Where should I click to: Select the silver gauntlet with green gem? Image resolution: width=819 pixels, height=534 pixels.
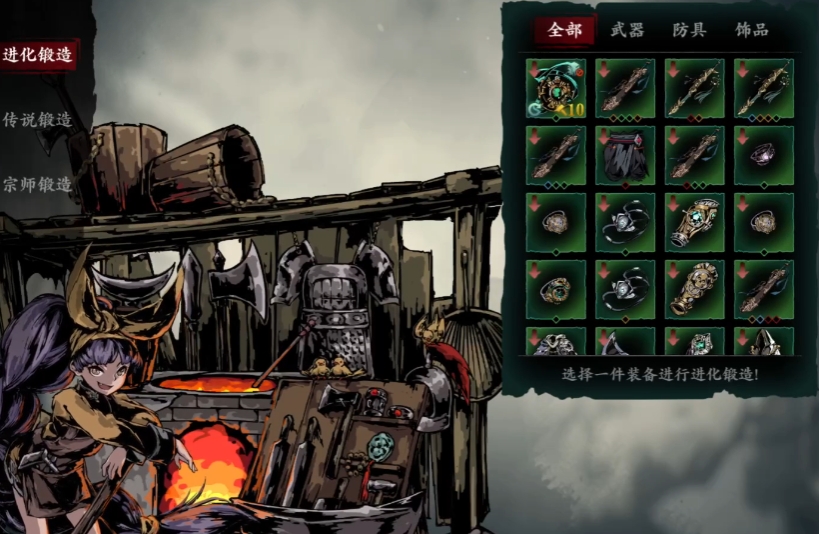[694, 222]
